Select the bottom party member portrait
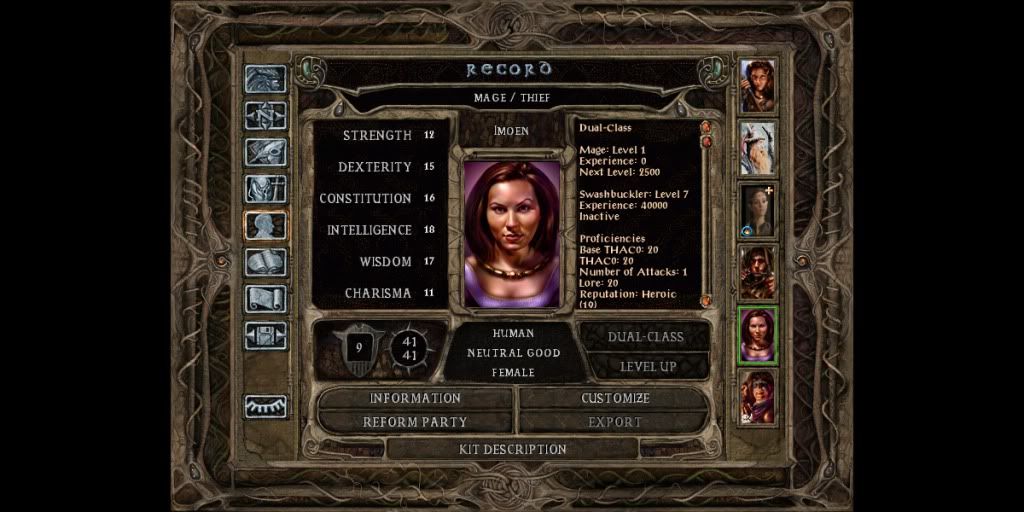The image size is (1024, 512). pos(757,396)
